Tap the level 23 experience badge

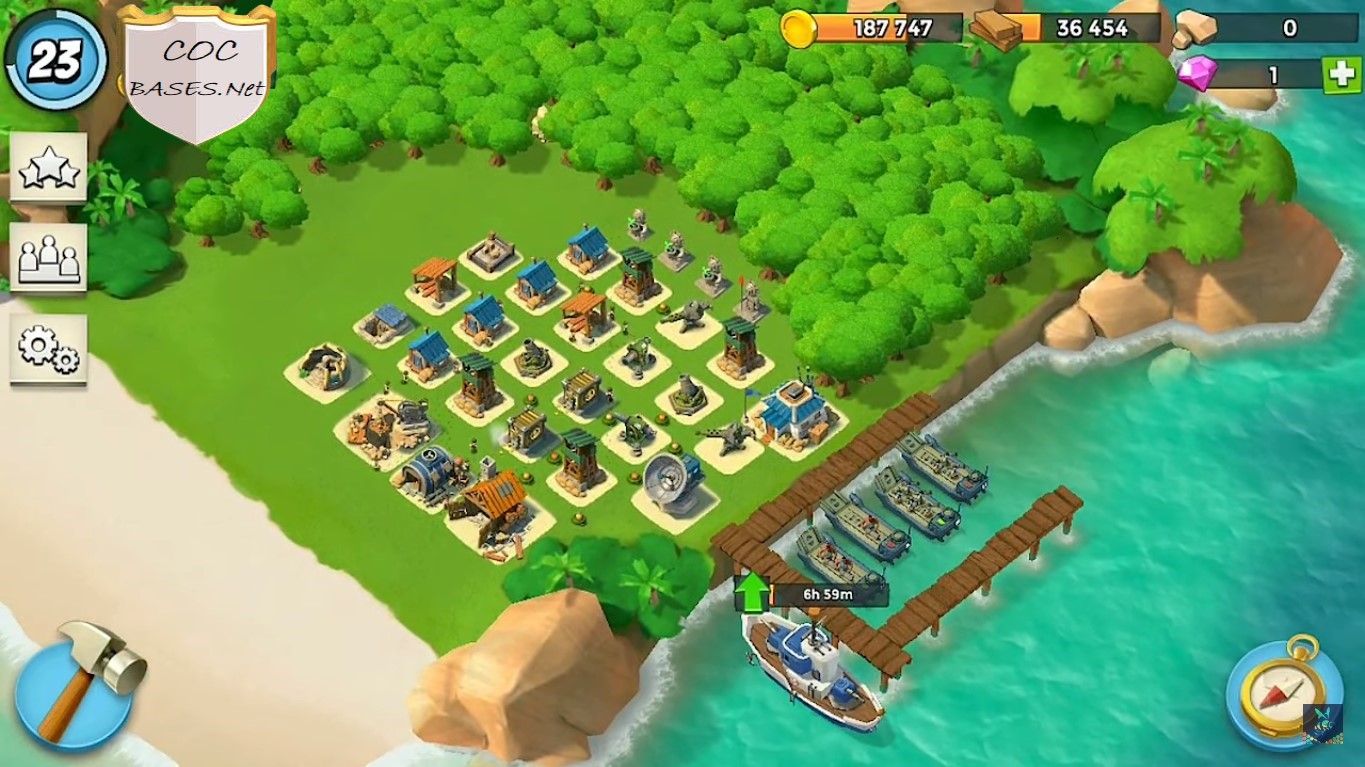point(55,58)
